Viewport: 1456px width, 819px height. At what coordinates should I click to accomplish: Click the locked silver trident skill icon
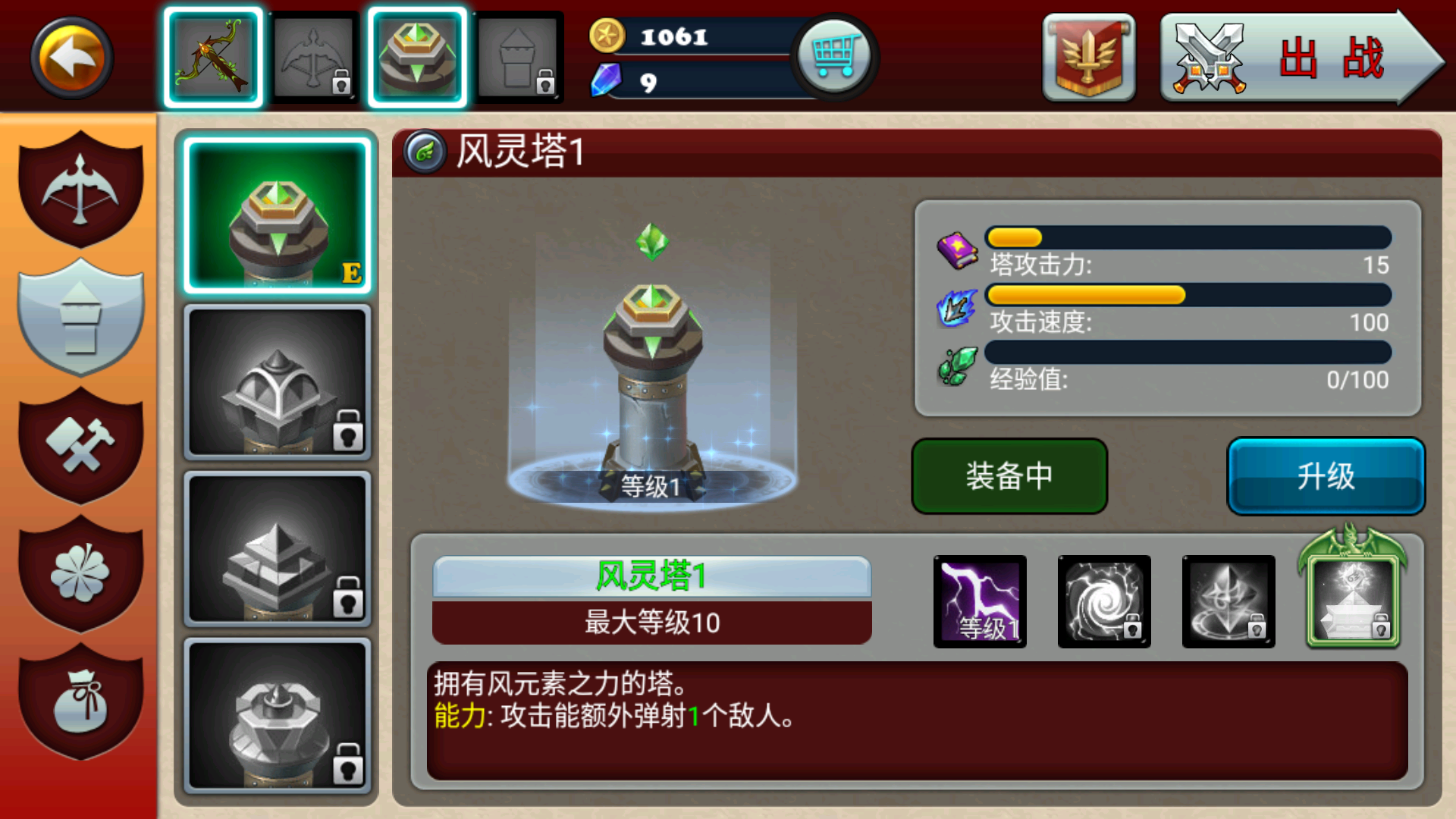(x=1228, y=601)
